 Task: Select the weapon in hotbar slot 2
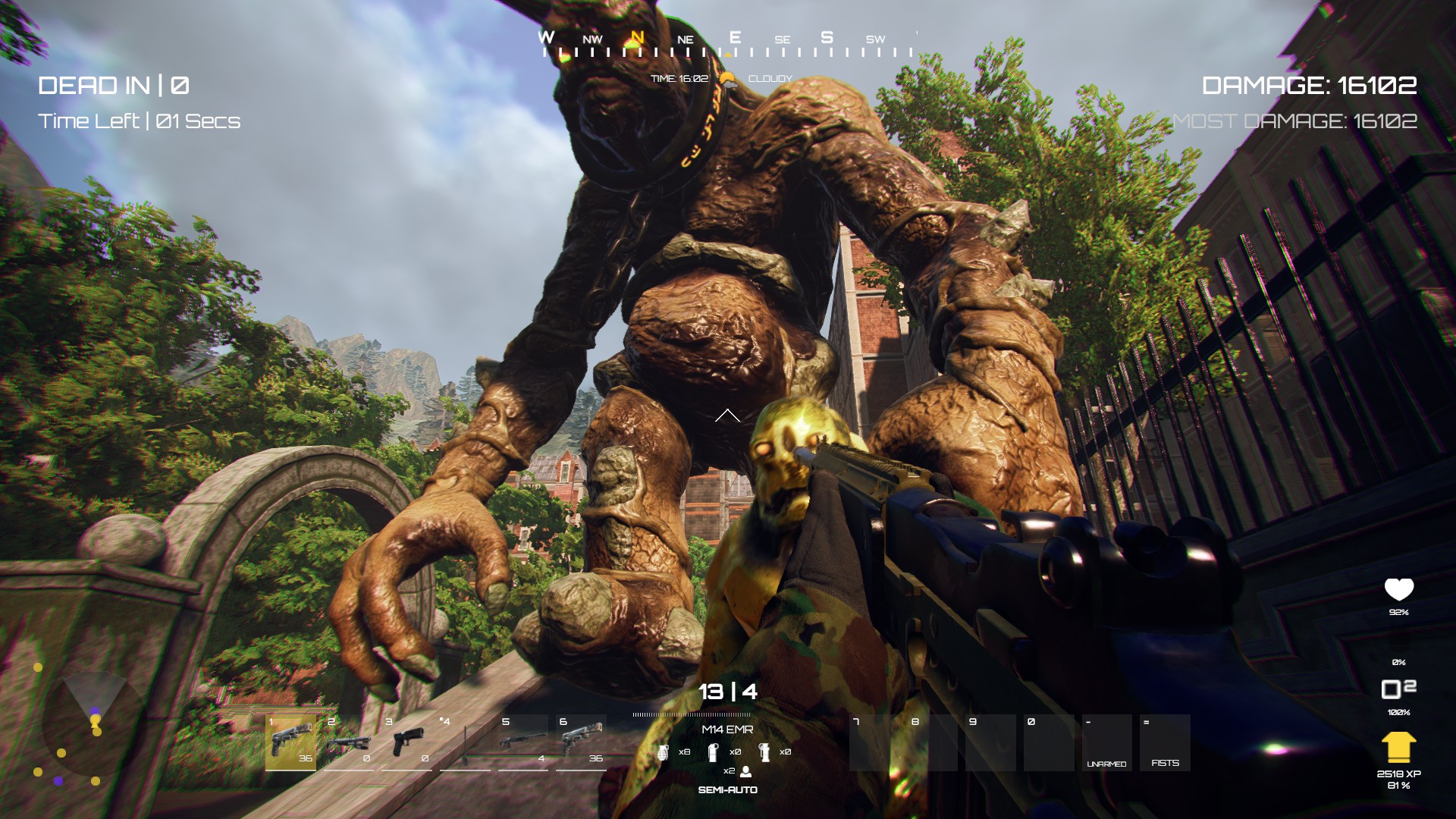pos(349,742)
